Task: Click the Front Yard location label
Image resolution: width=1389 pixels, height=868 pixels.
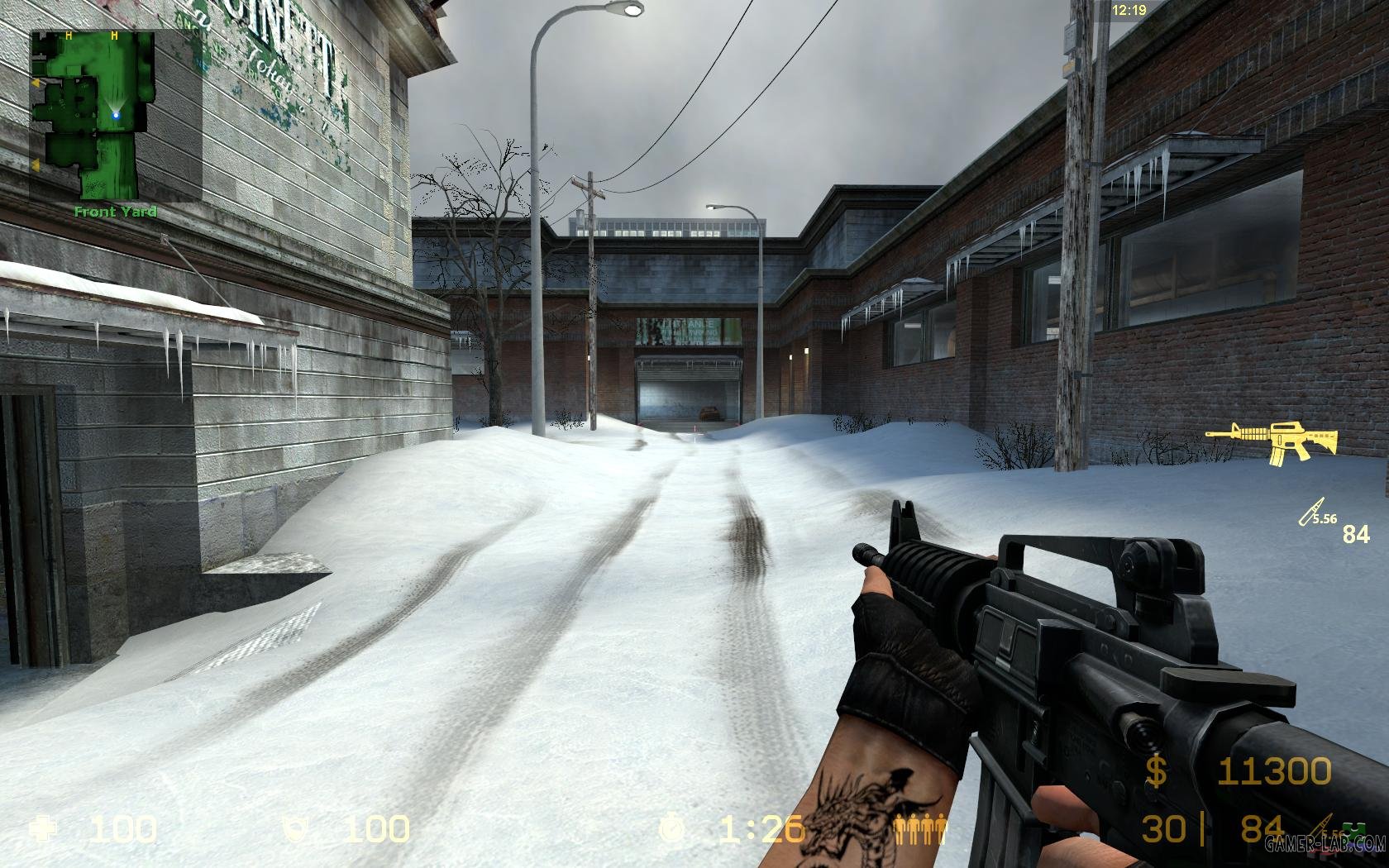Action: (x=115, y=212)
